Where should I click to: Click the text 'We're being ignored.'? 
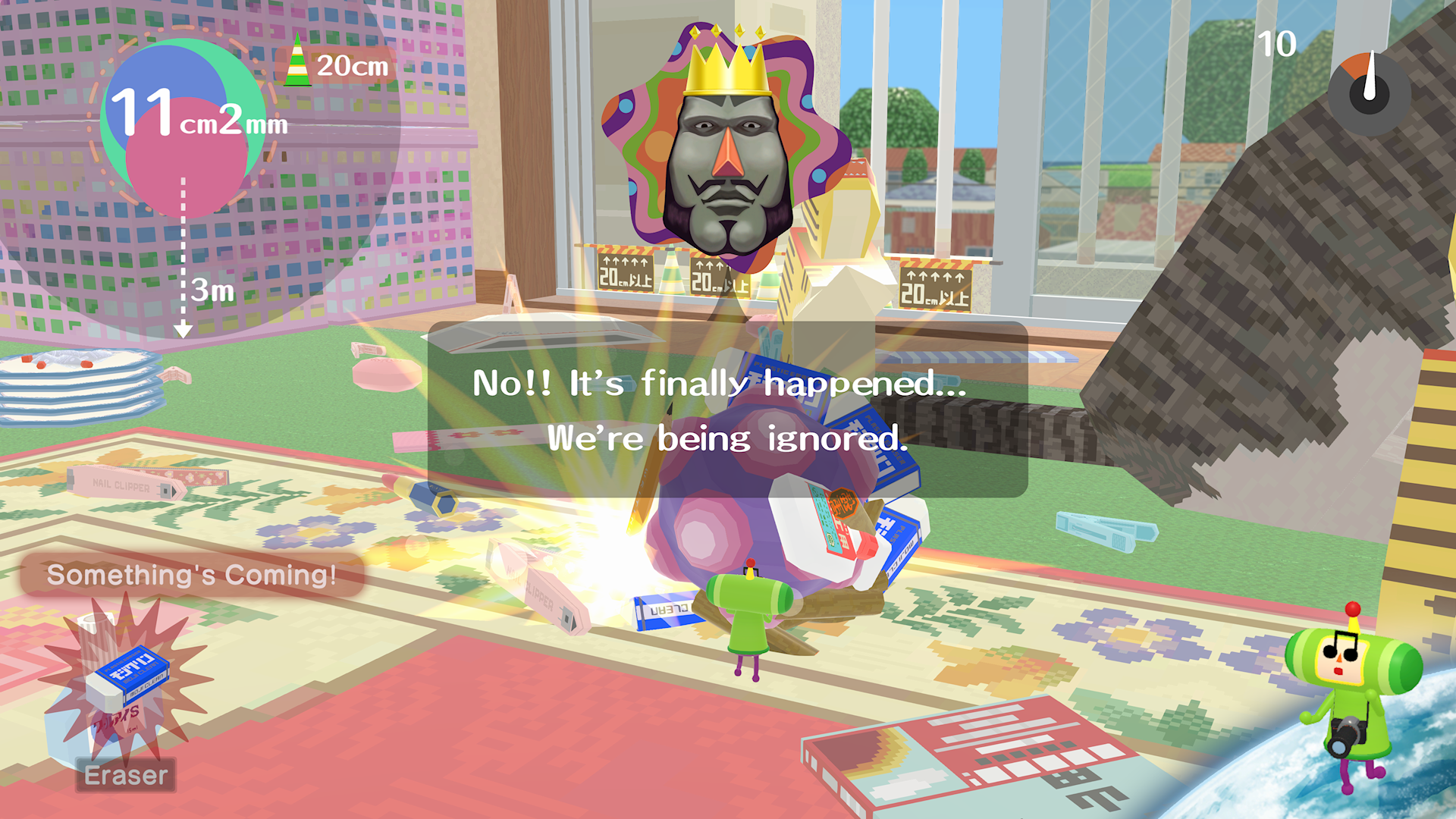726,440
